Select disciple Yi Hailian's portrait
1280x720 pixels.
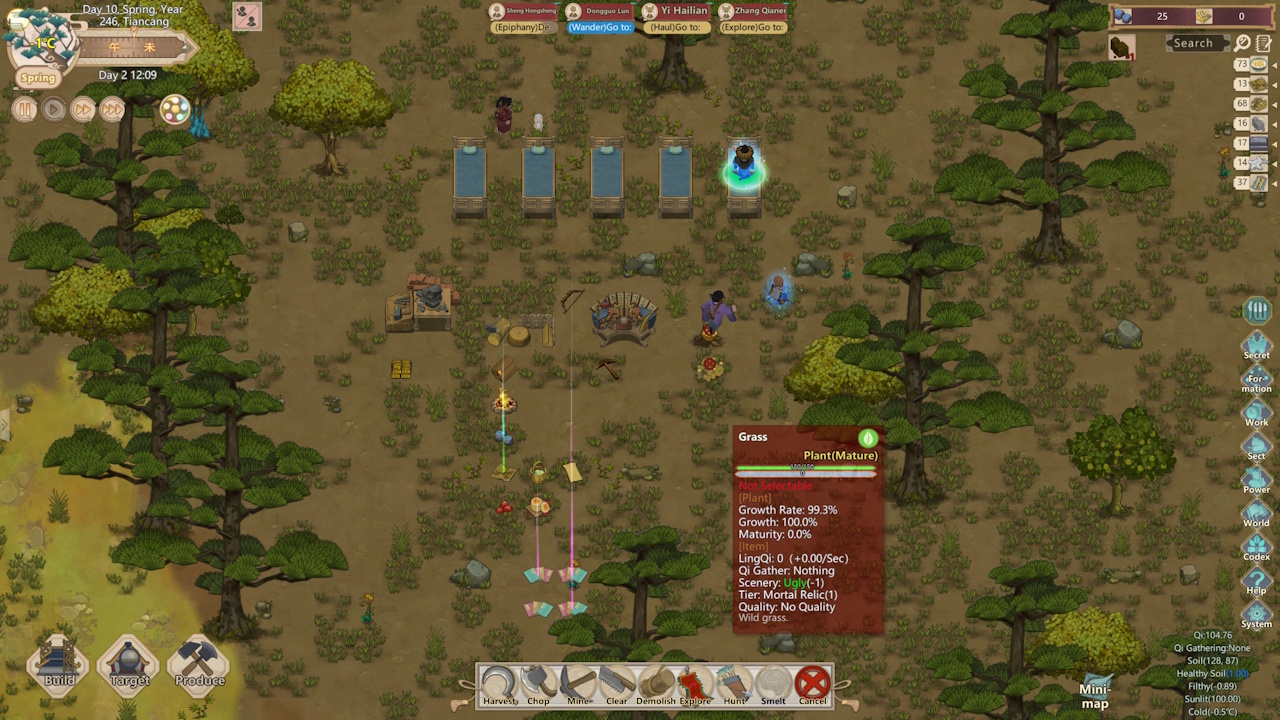(650, 11)
